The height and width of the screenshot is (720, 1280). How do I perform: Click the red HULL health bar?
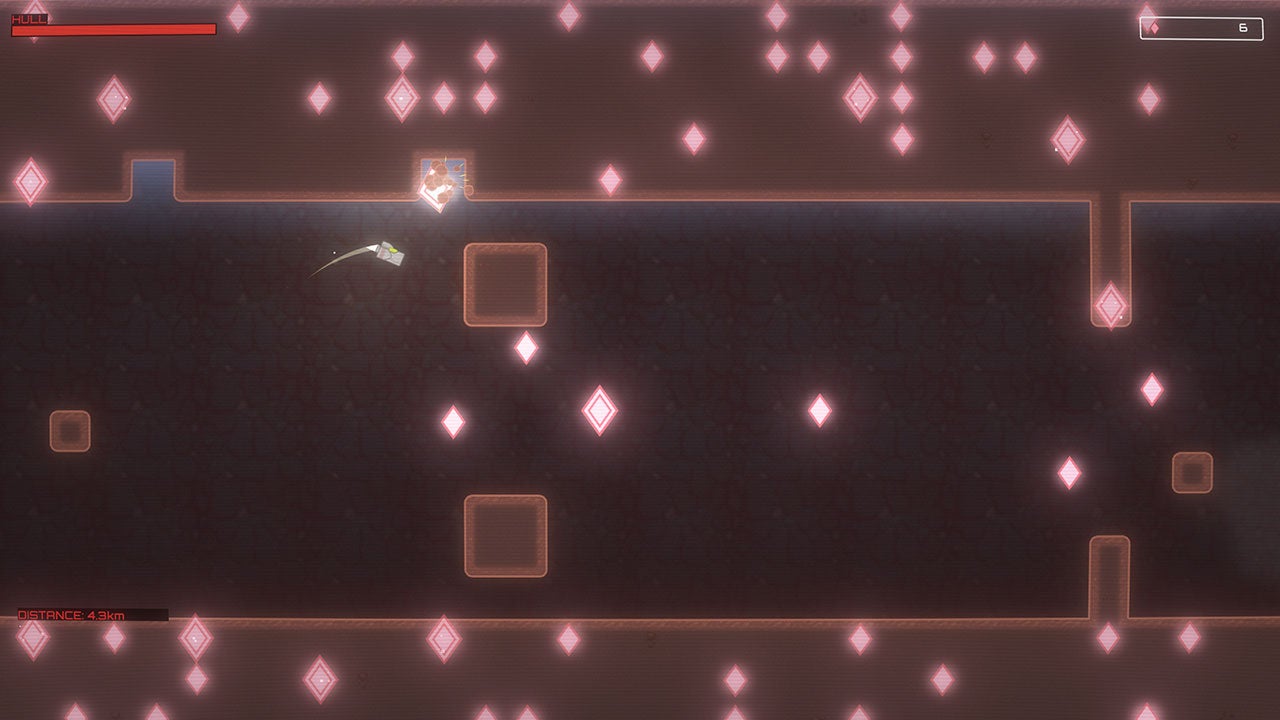112,29
